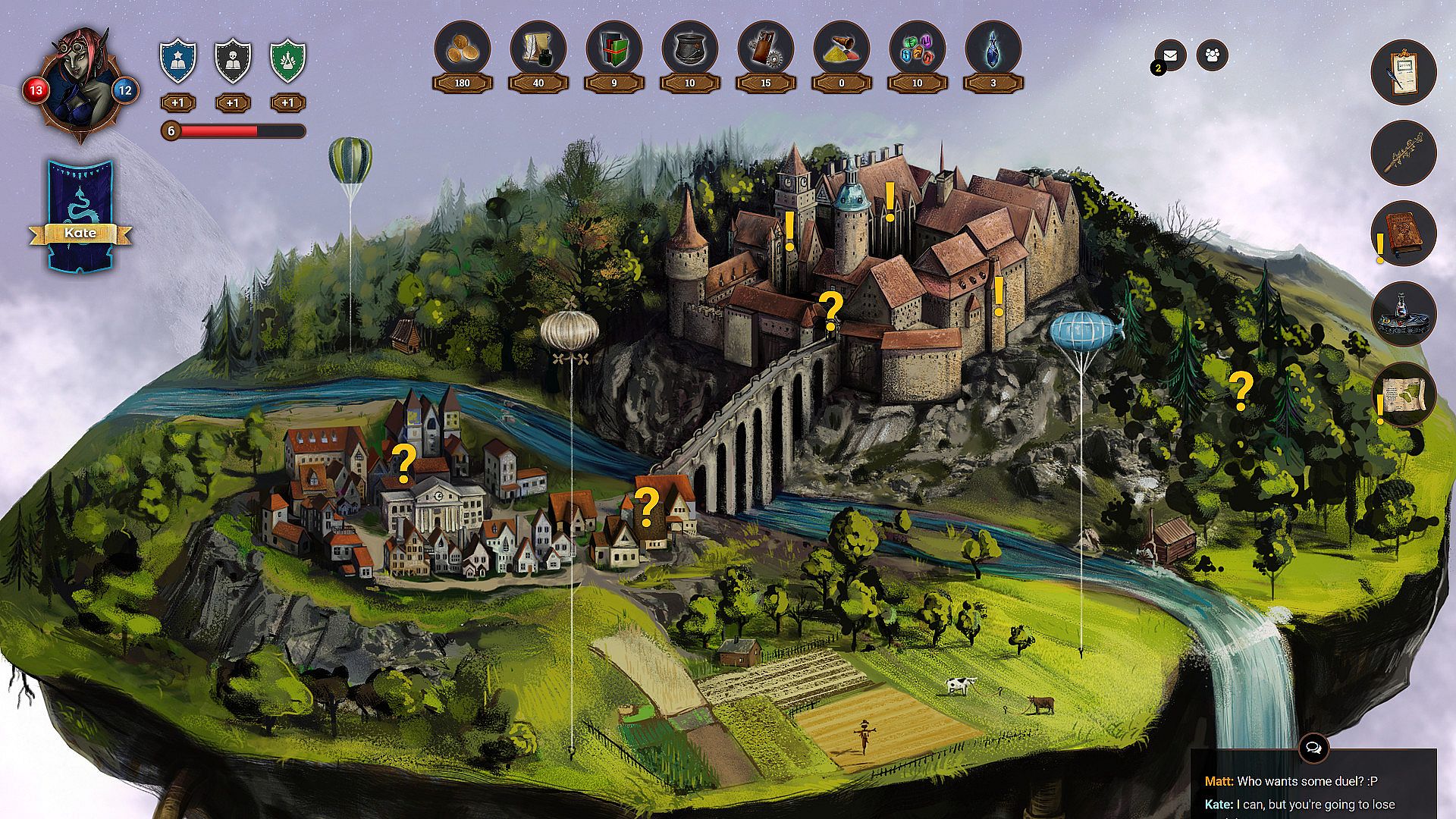Click the scroll and ink resource icon
Screen dimensions: 1456x819
(538, 49)
